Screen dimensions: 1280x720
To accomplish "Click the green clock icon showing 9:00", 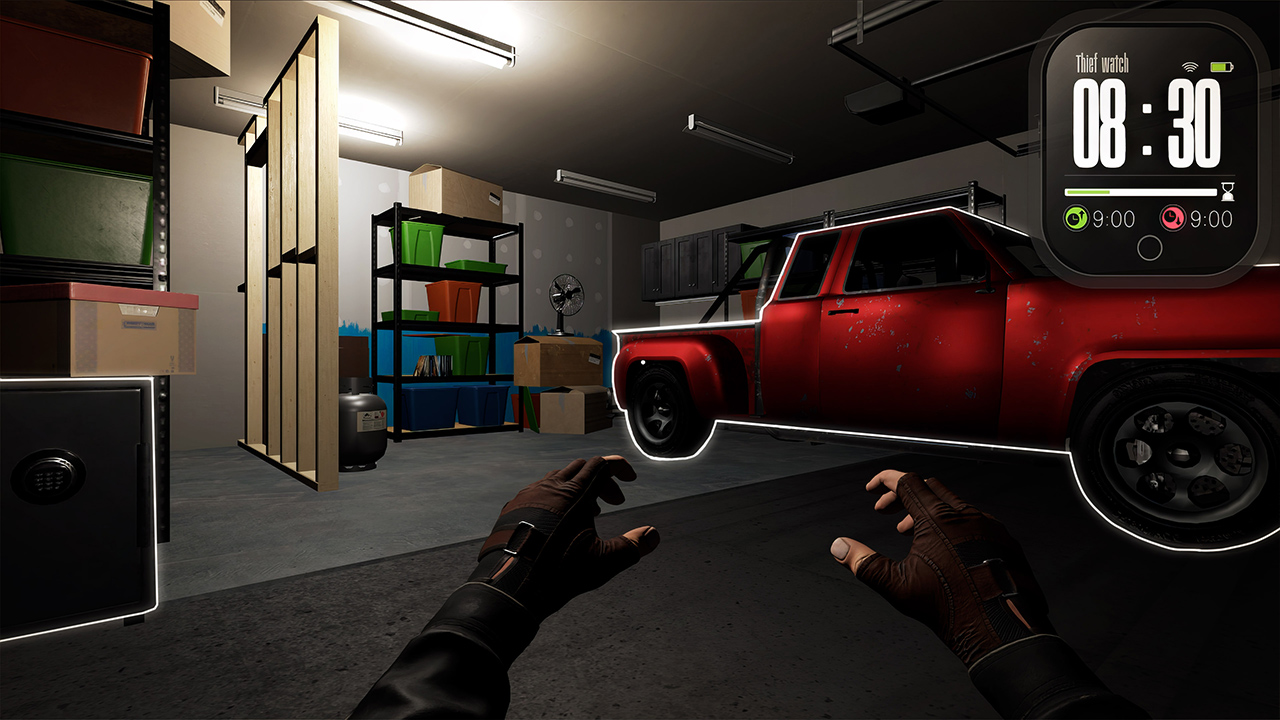I will [1075, 217].
